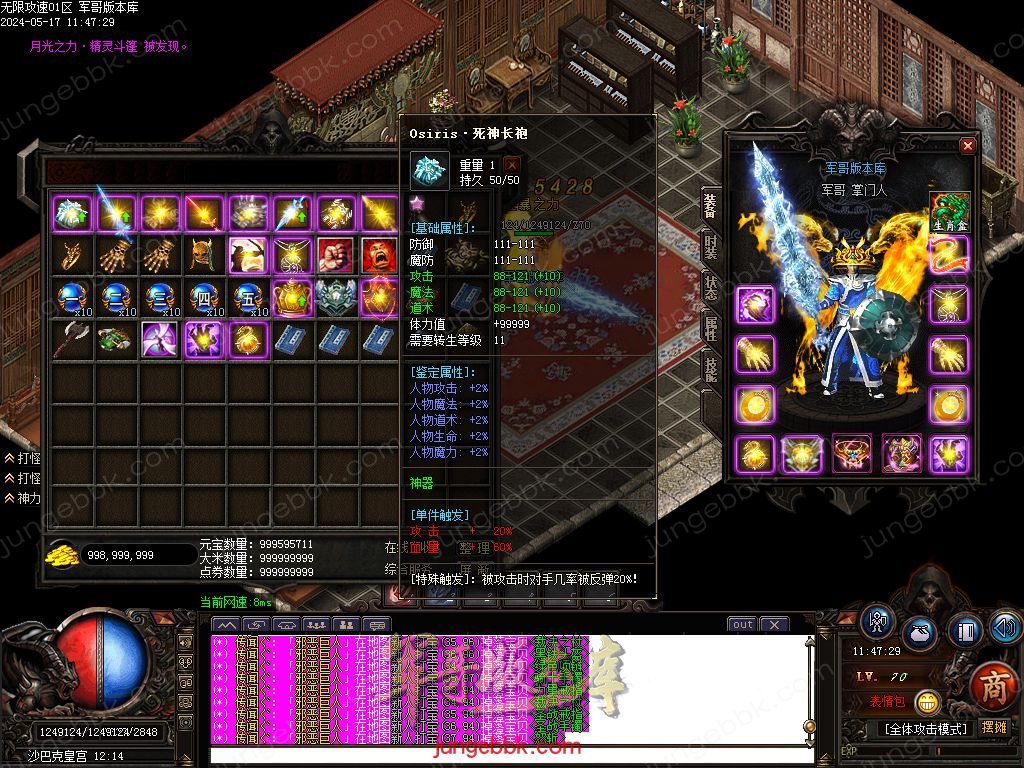Switch to the 时装 costume tab

pos(710,245)
